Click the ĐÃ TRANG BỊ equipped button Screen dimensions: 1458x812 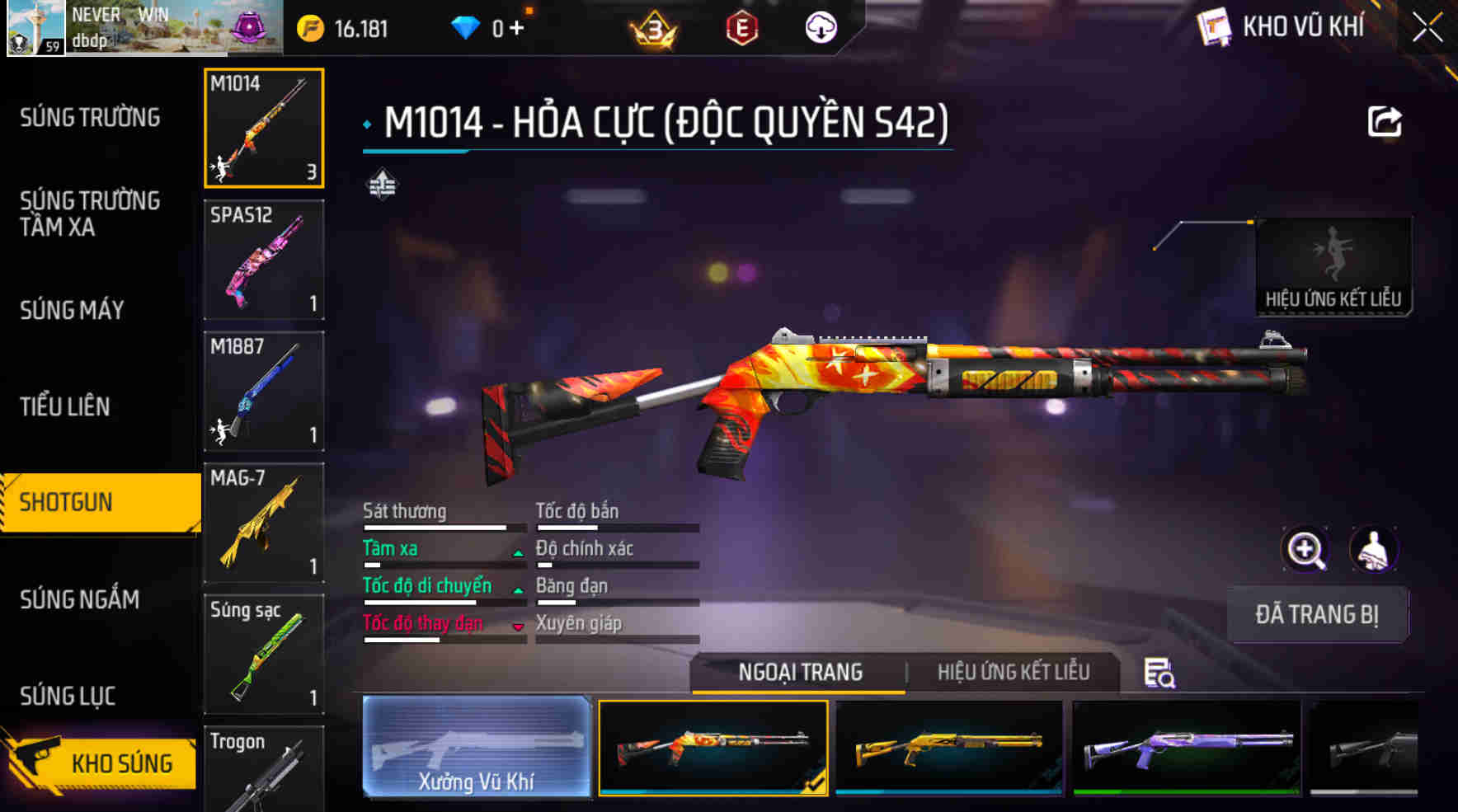tap(1317, 614)
